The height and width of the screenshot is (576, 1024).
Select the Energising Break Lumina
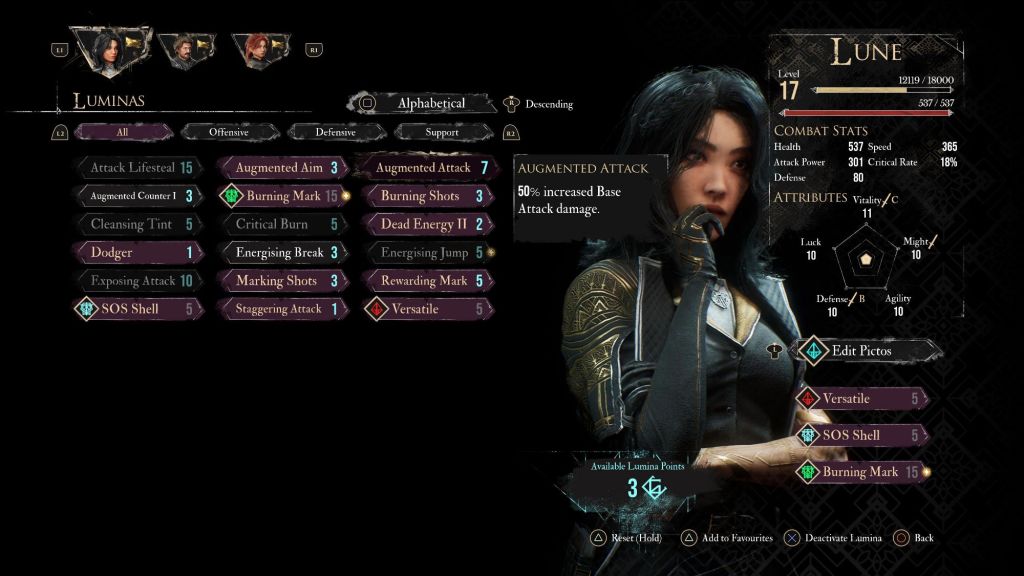click(282, 253)
